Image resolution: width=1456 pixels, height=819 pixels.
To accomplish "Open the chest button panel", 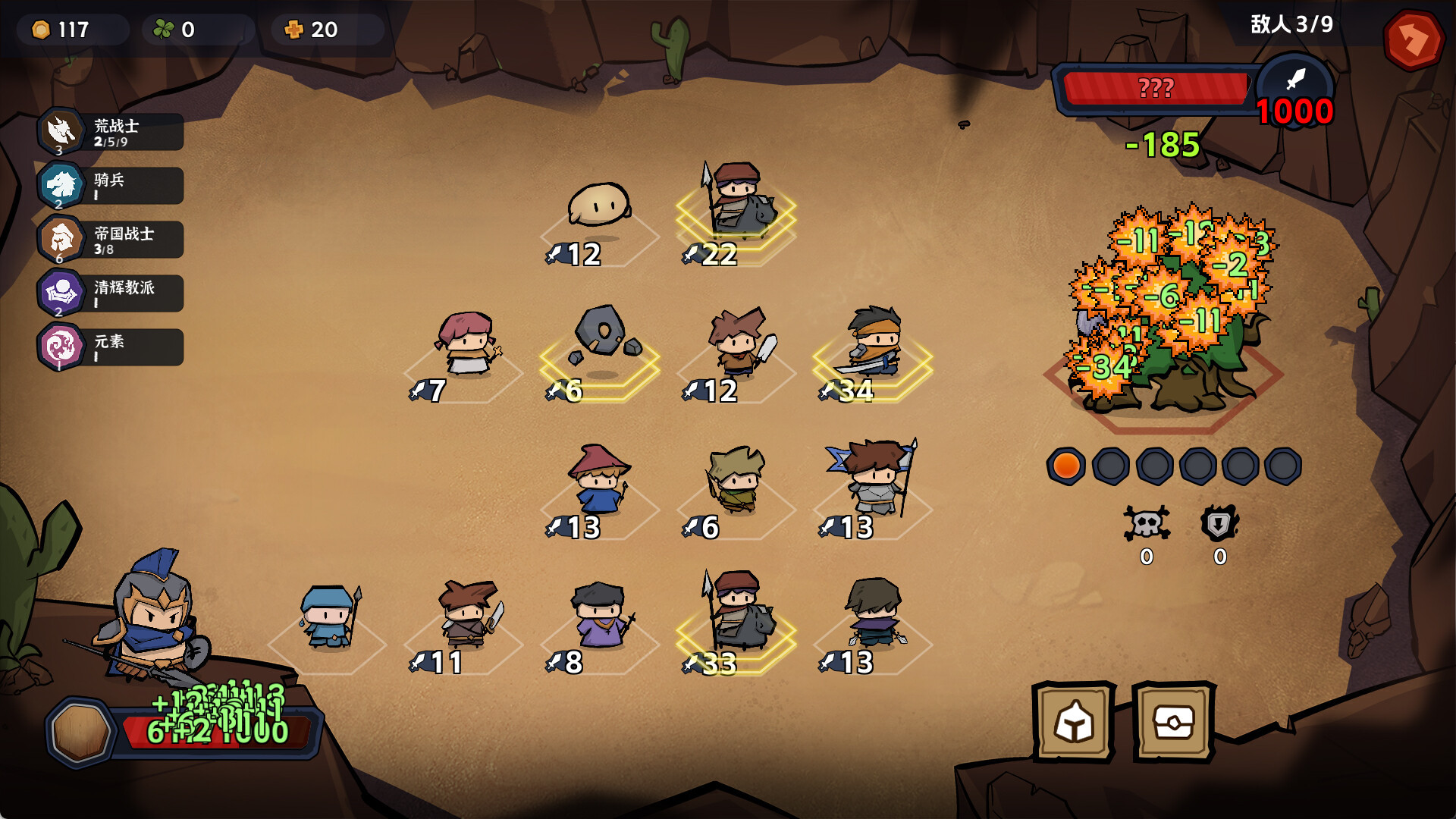I will click(x=1173, y=721).
